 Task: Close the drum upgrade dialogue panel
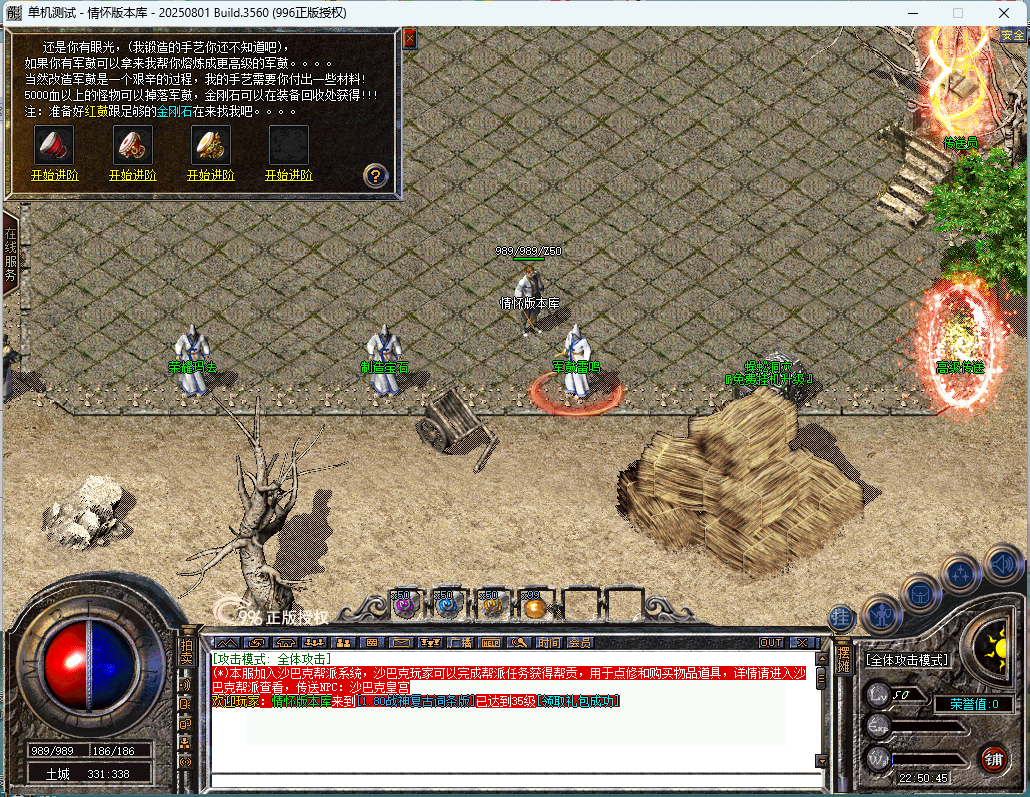pyautogui.click(x=409, y=38)
